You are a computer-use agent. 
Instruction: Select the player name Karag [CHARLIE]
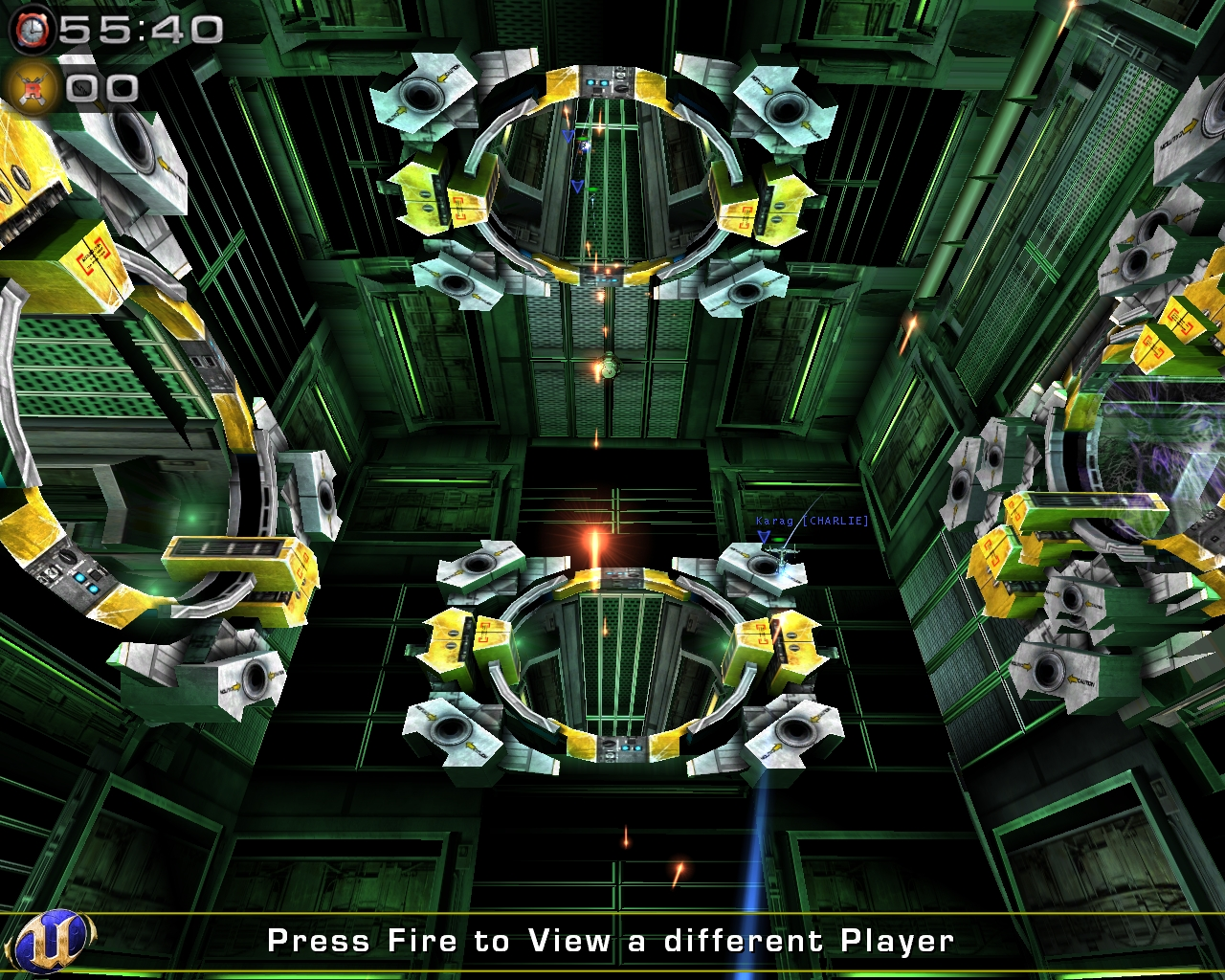pos(812,523)
